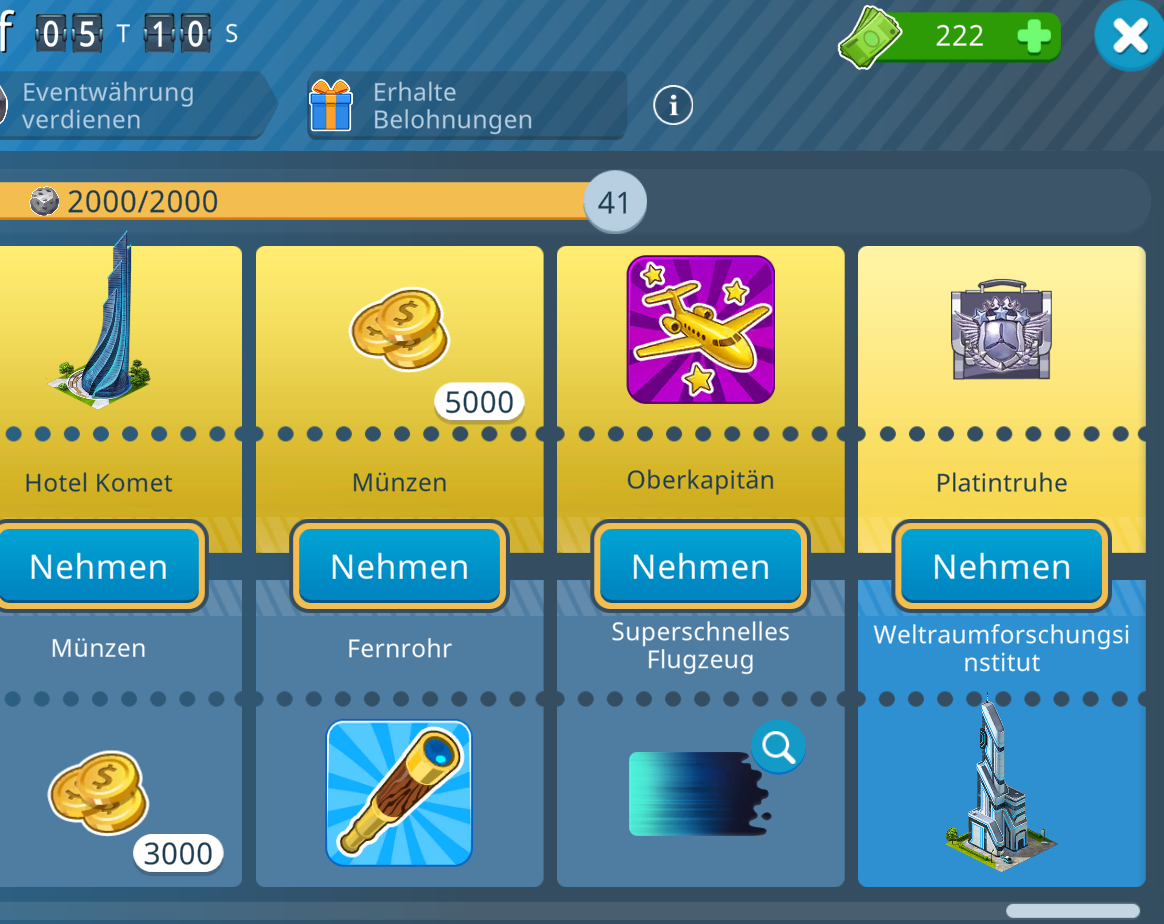Select the silver Platintruhe chest icon
The height and width of the screenshot is (924, 1164).
1001,329
